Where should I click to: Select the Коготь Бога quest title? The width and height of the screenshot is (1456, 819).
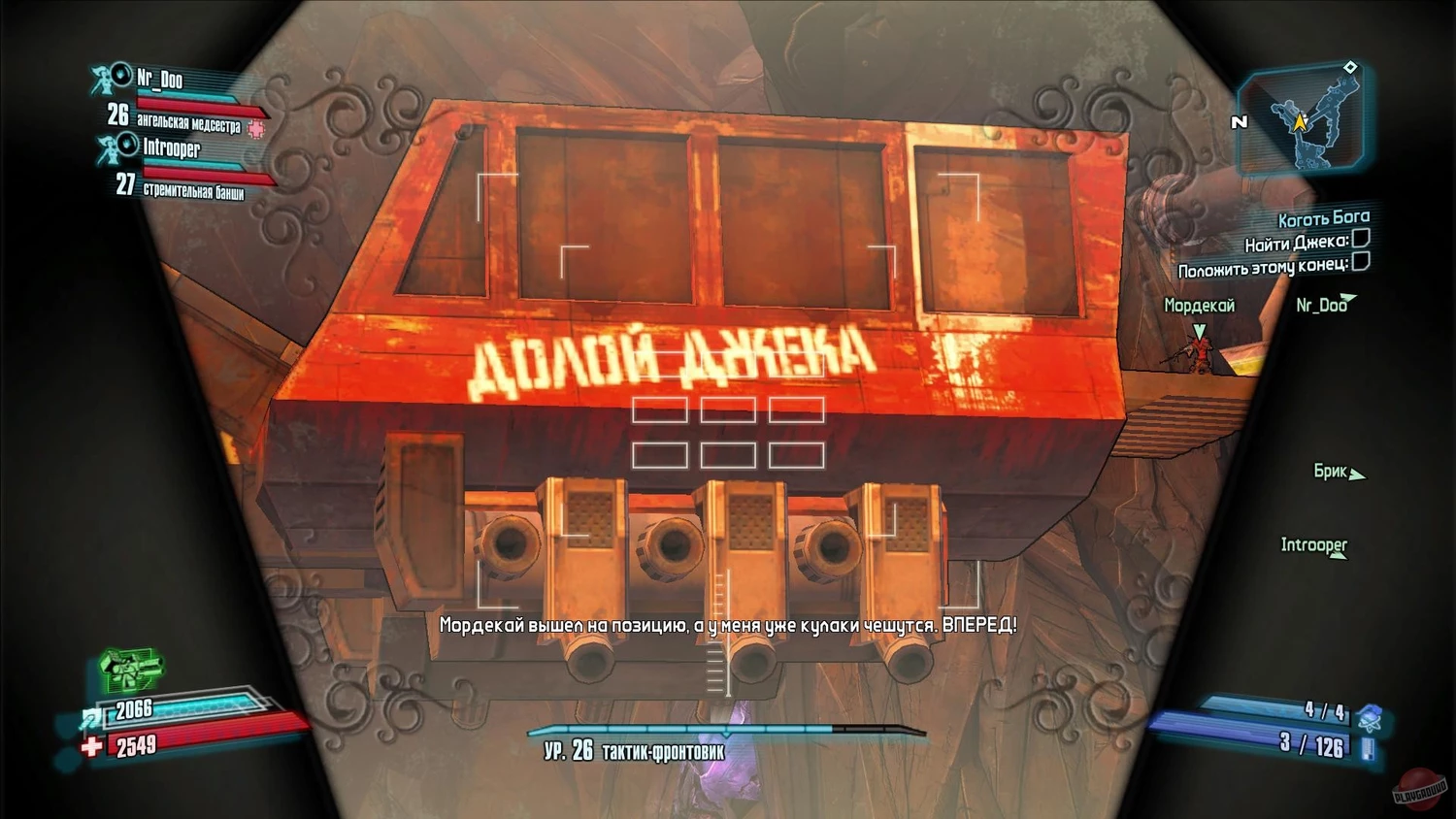point(1323,218)
